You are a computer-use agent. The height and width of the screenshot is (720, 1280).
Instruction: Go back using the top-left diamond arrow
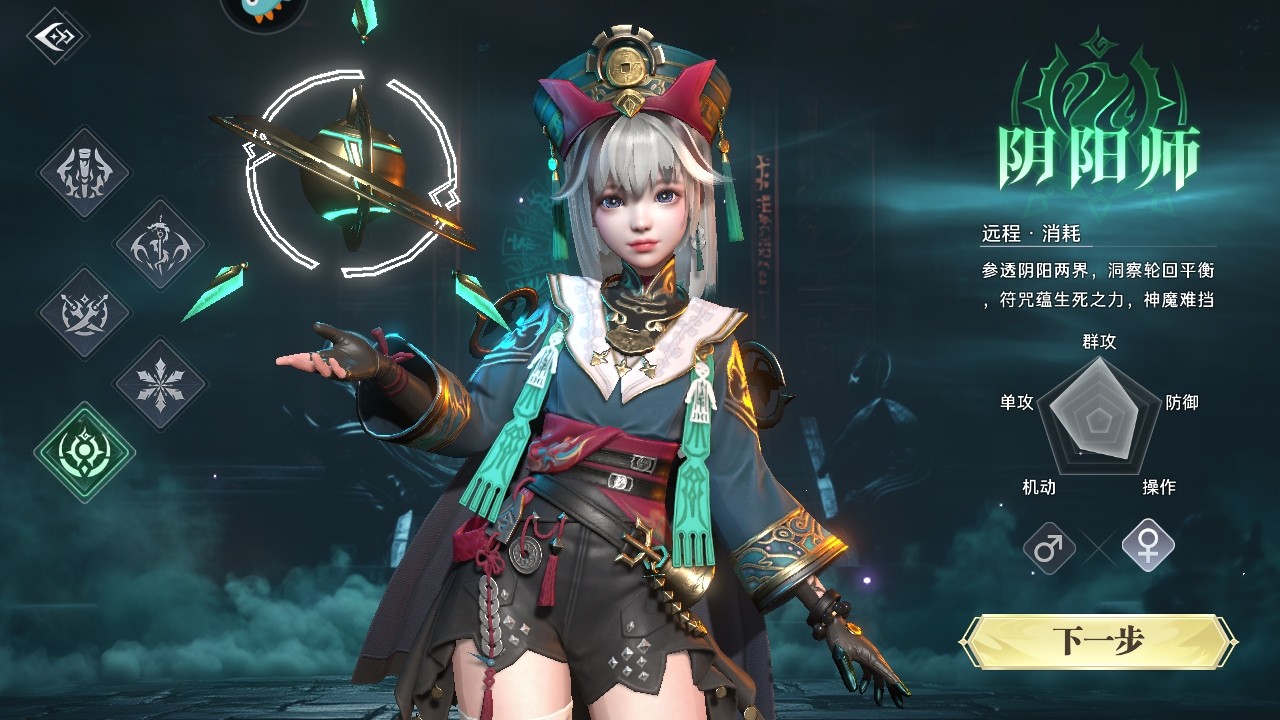[x=57, y=36]
